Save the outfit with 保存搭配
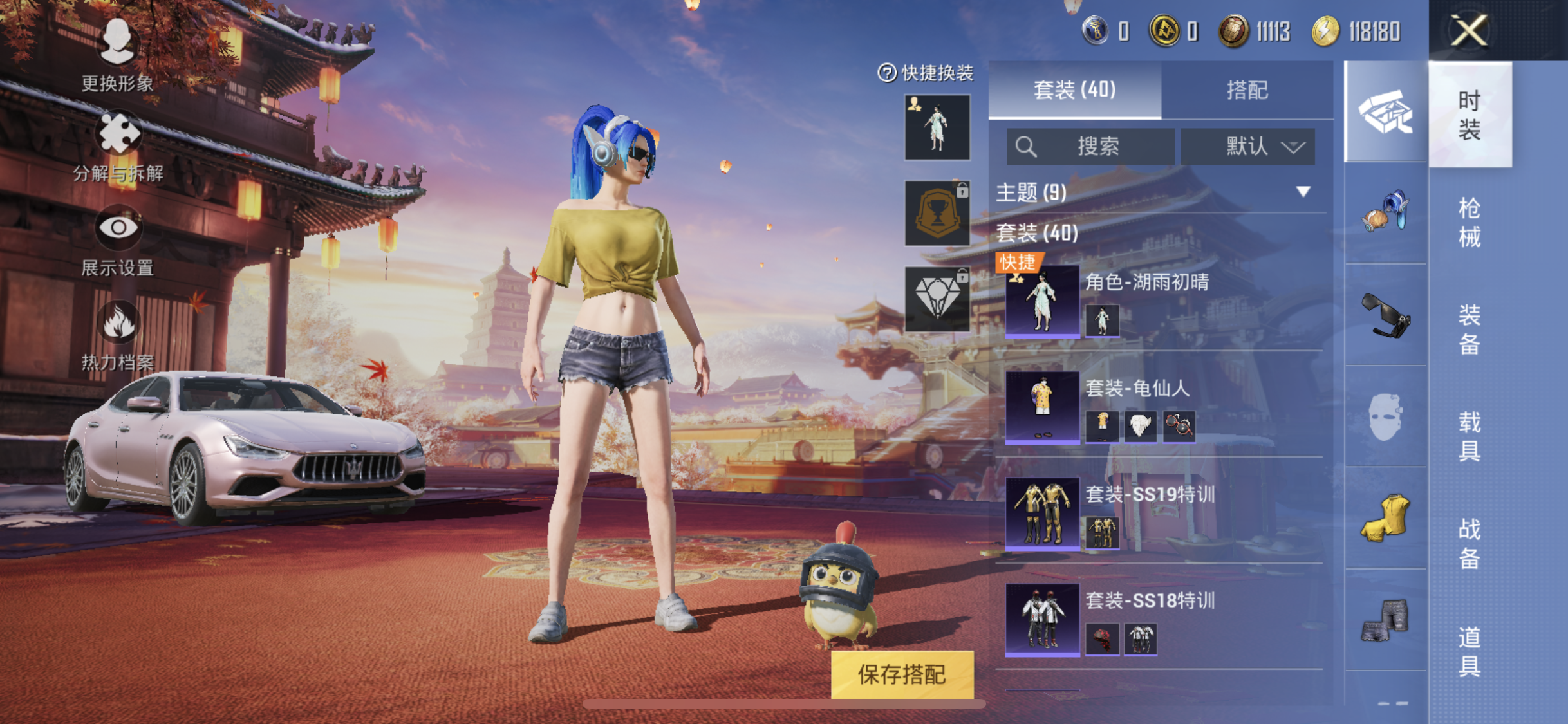1568x724 pixels. coord(902,674)
